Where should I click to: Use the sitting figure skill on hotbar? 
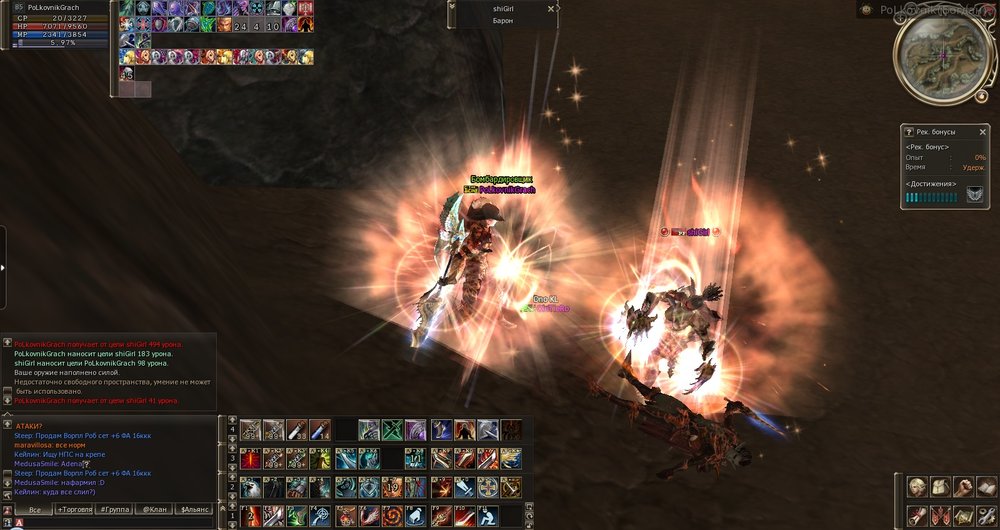[x=486, y=516]
